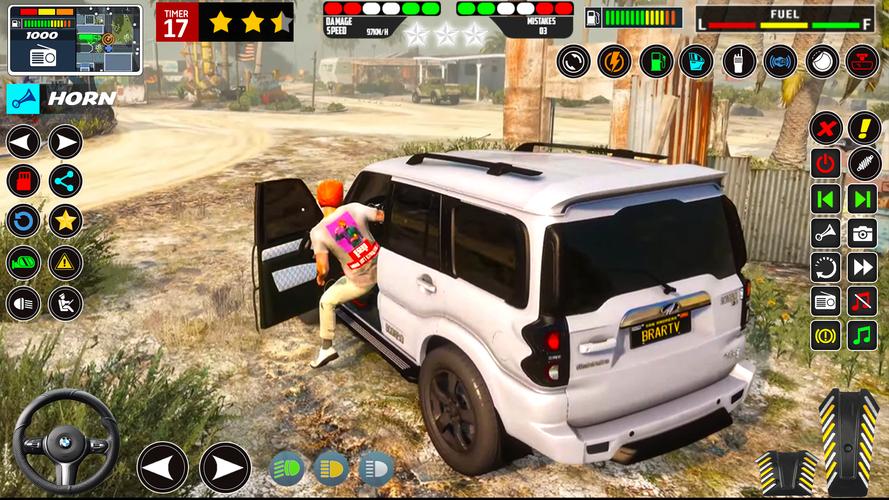
Task: Tap the red SD card icon
Action: [23, 181]
